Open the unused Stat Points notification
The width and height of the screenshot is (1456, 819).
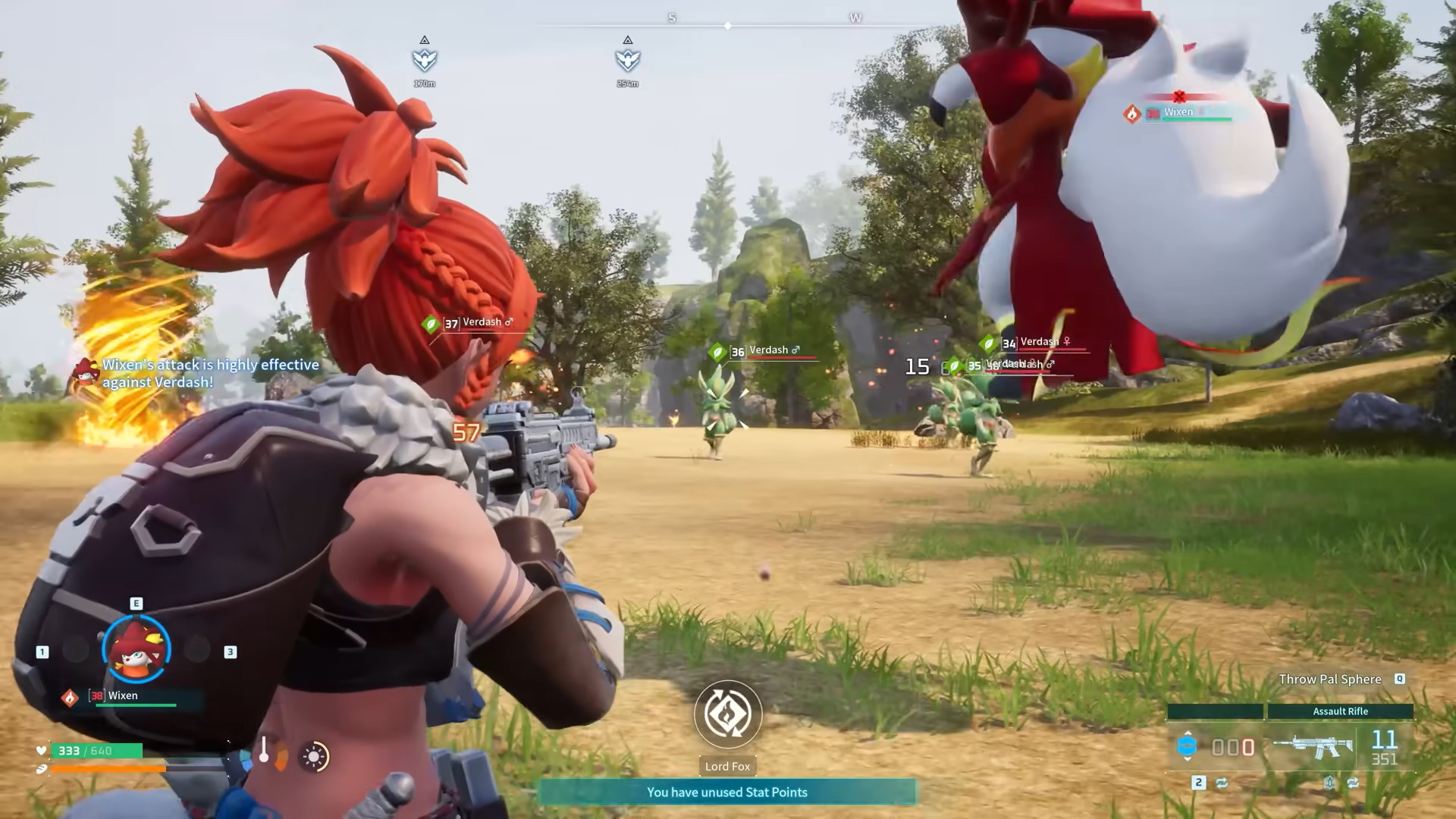pyautogui.click(x=726, y=792)
